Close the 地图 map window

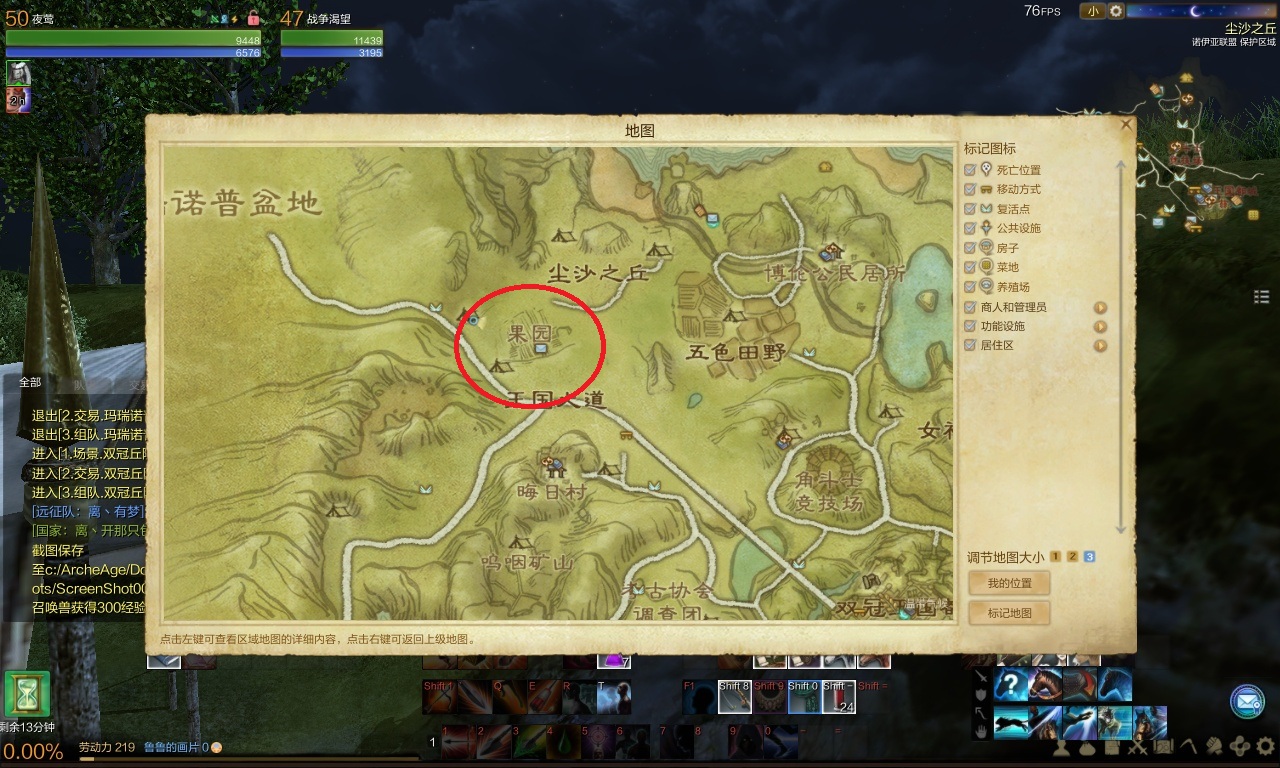pyautogui.click(x=1126, y=125)
